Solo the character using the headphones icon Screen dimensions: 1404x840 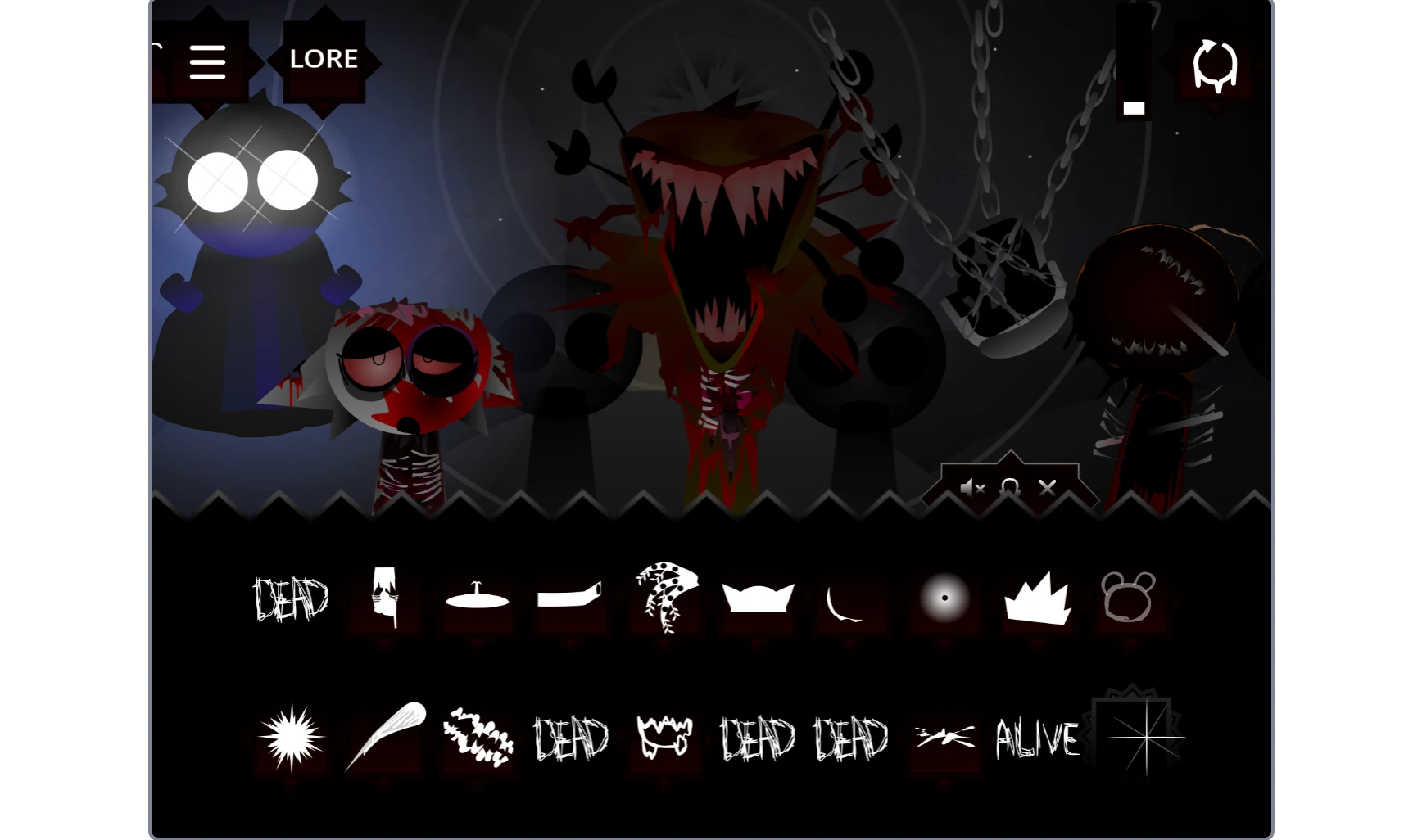pyautogui.click(x=1010, y=488)
